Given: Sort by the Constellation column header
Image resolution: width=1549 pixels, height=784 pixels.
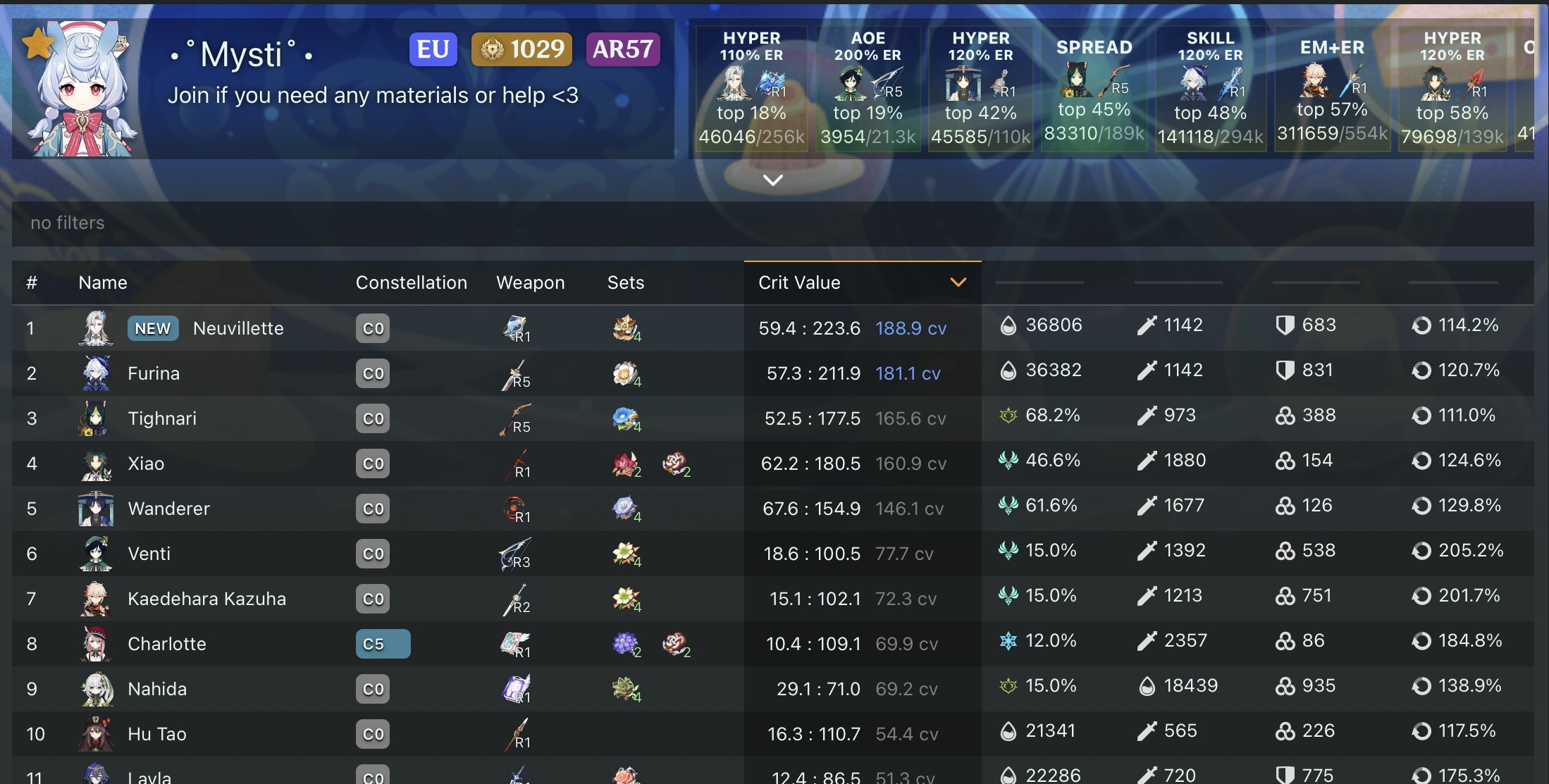Looking at the screenshot, I should [x=412, y=282].
